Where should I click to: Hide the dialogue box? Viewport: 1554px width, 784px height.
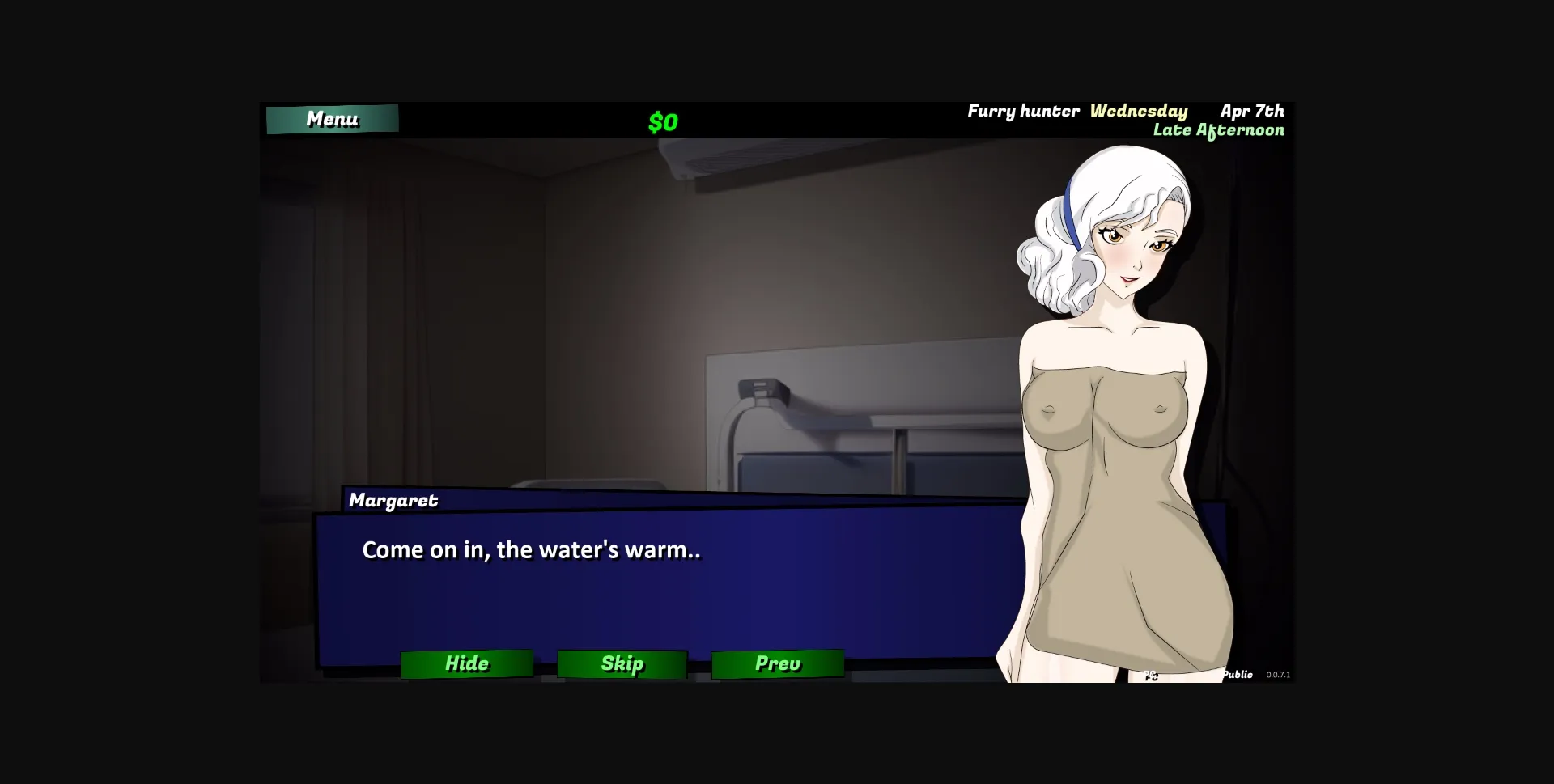(x=467, y=663)
